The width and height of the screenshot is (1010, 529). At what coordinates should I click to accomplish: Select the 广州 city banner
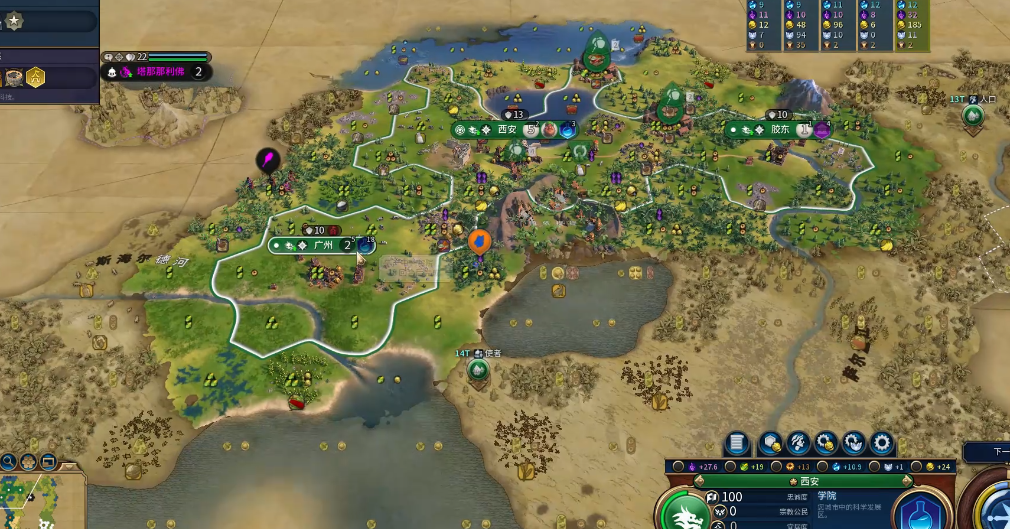321,245
